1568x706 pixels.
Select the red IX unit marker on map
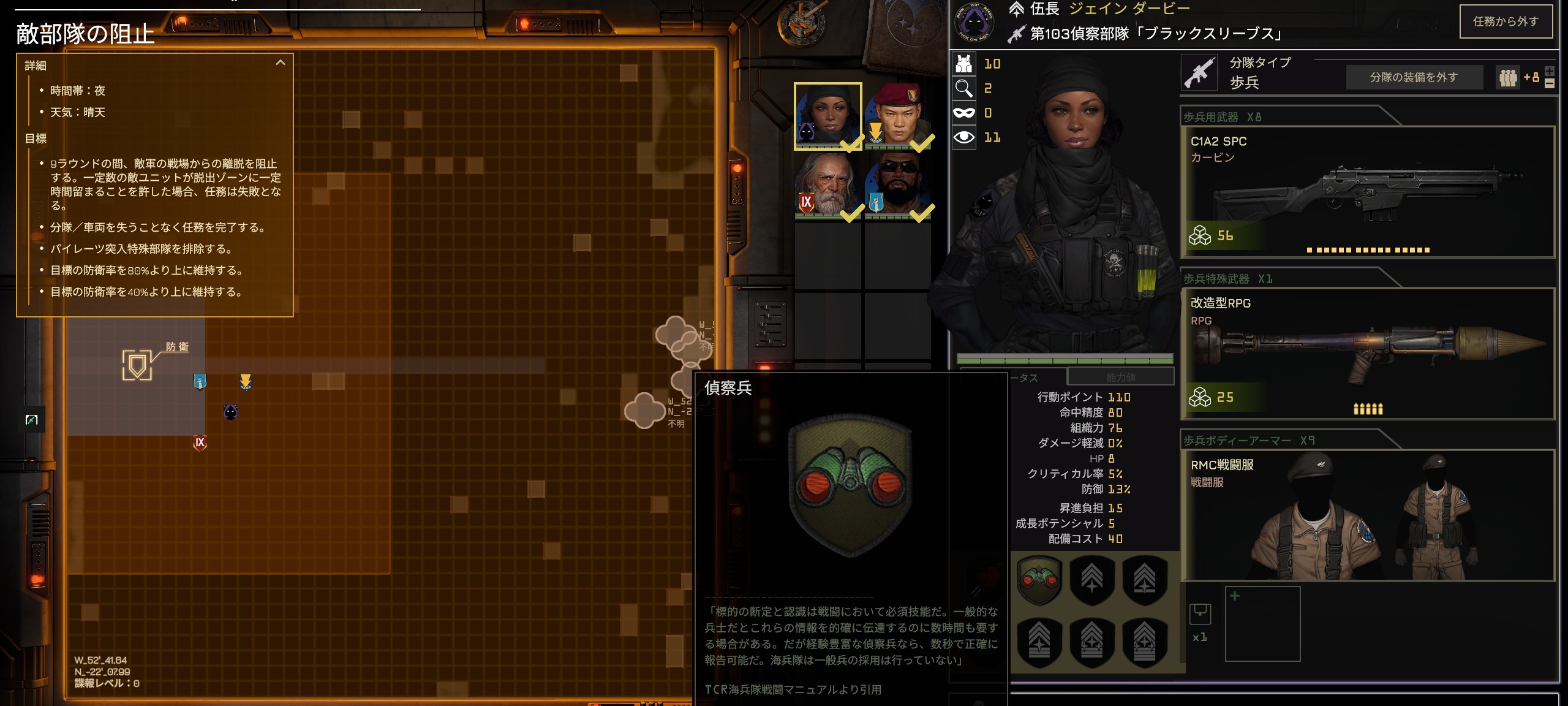click(x=200, y=442)
